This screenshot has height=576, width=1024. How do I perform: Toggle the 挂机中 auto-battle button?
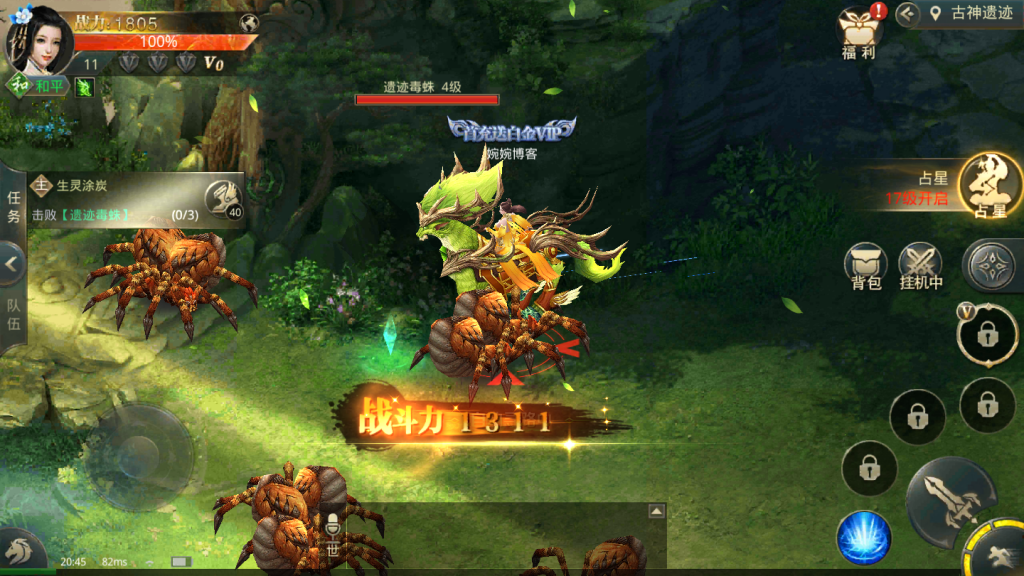tap(921, 265)
